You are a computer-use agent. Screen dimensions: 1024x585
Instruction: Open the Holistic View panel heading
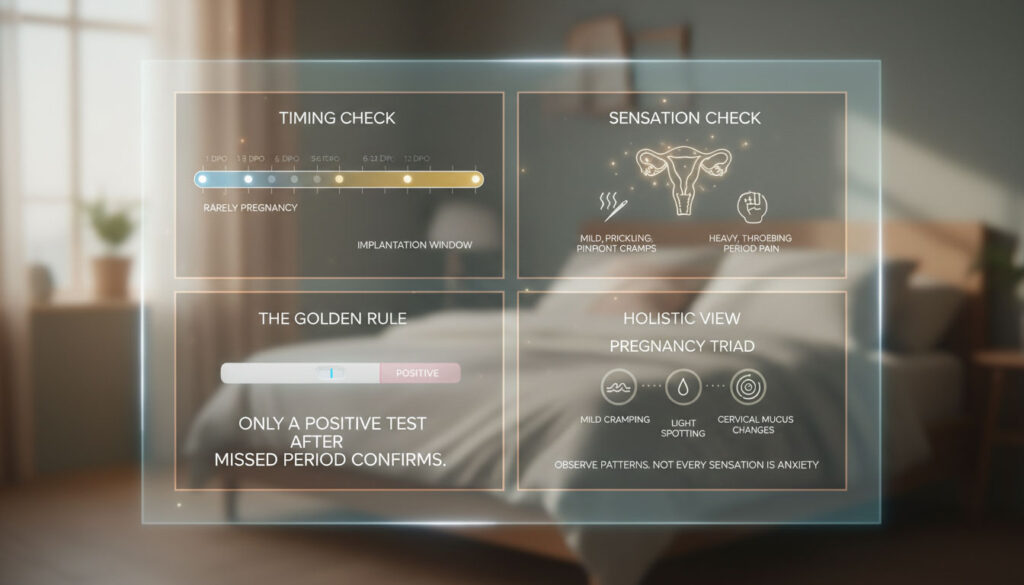682,319
